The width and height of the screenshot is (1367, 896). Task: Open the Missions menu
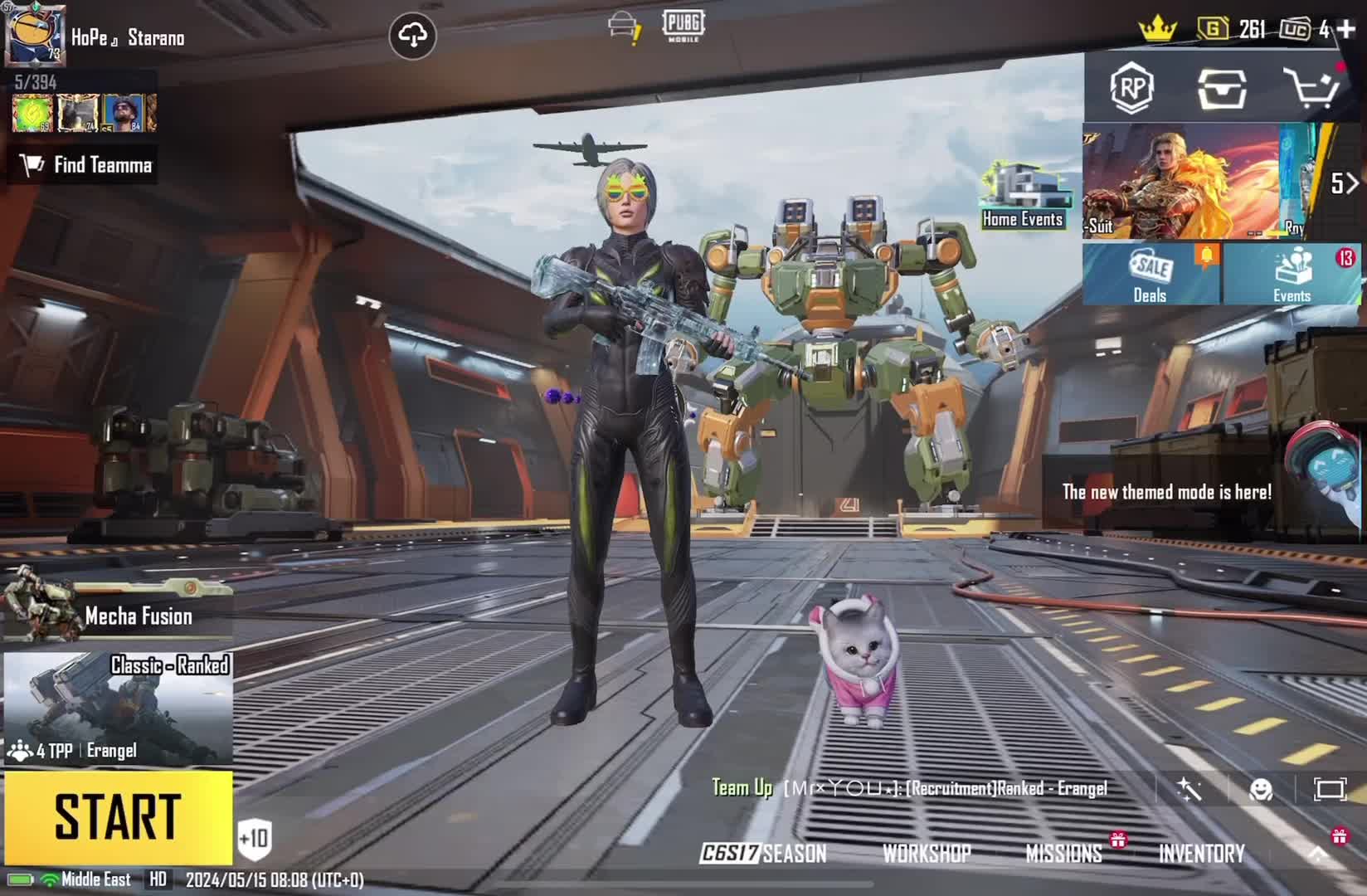point(1063,853)
